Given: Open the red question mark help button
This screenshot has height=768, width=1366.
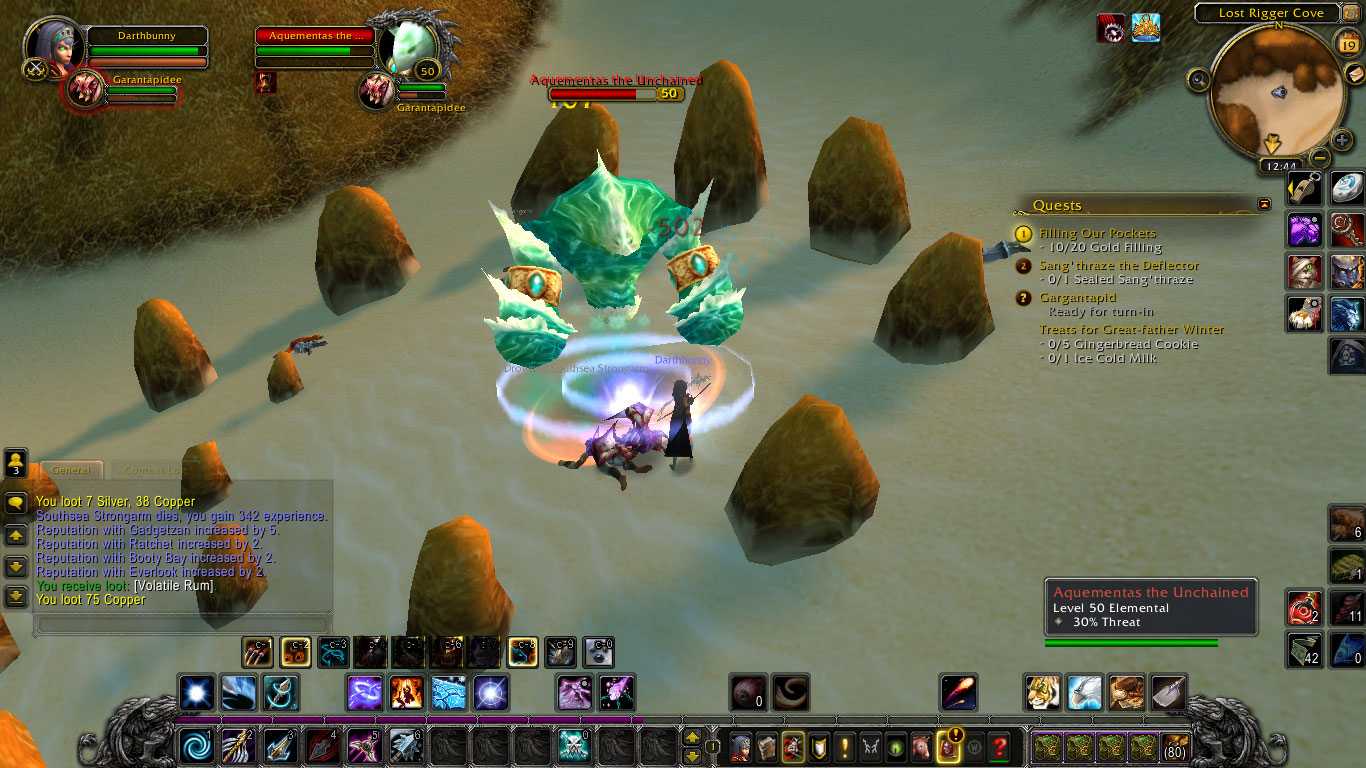Looking at the screenshot, I should coord(997,746).
